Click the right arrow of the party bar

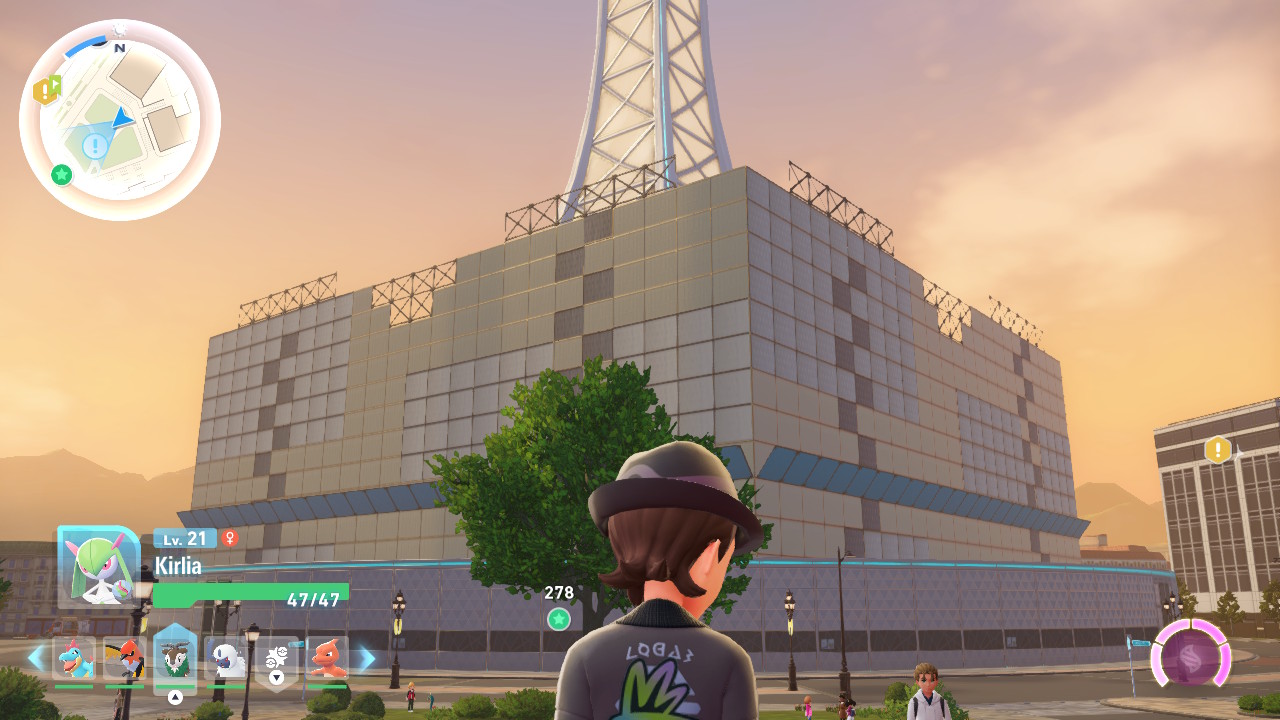pos(367,658)
